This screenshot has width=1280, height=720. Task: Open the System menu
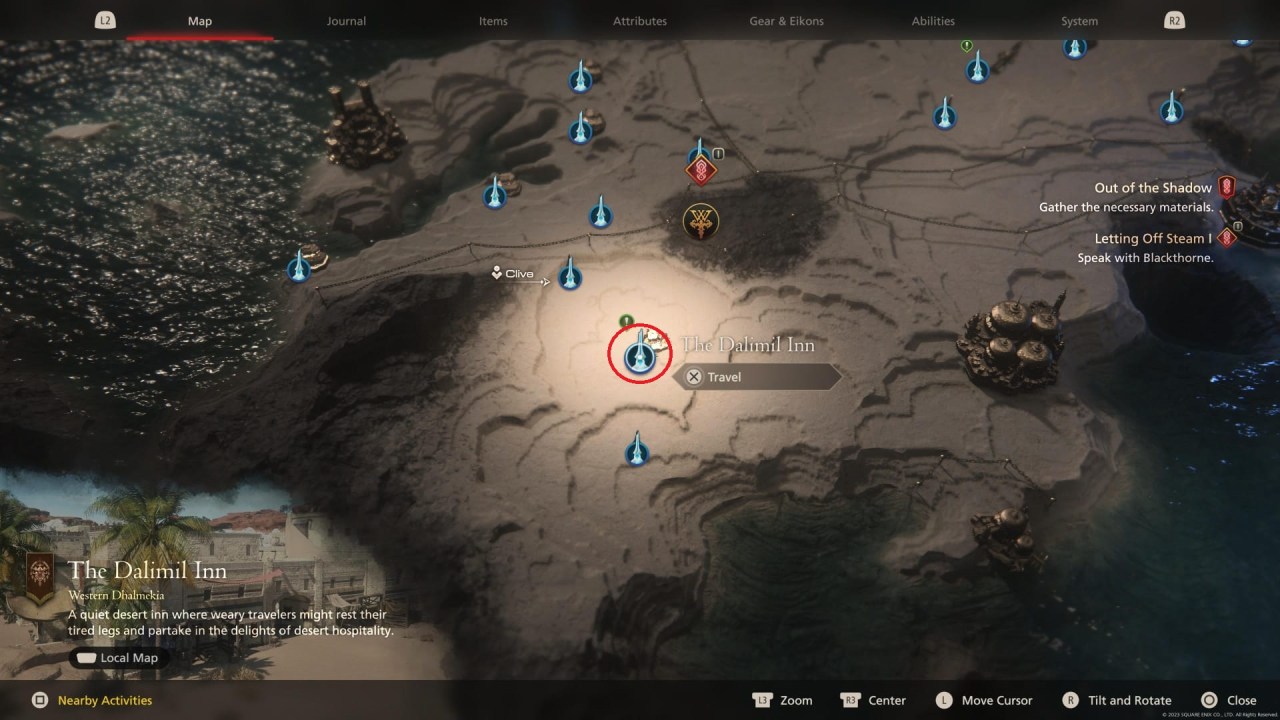click(x=1079, y=20)
